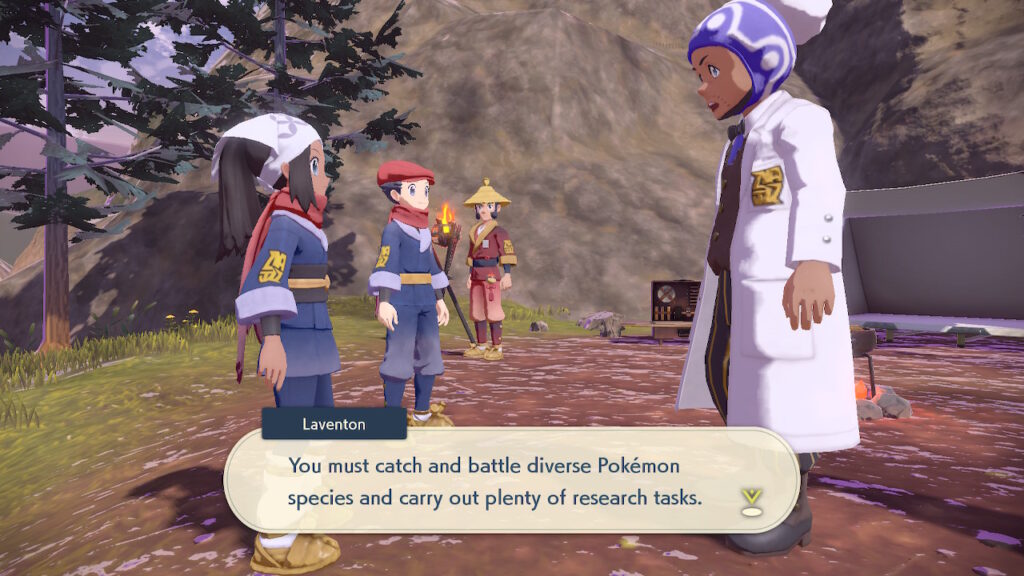Advance Laventon's dialogue text box
The height and width of the screenshot is (576, 1024).
510,481
